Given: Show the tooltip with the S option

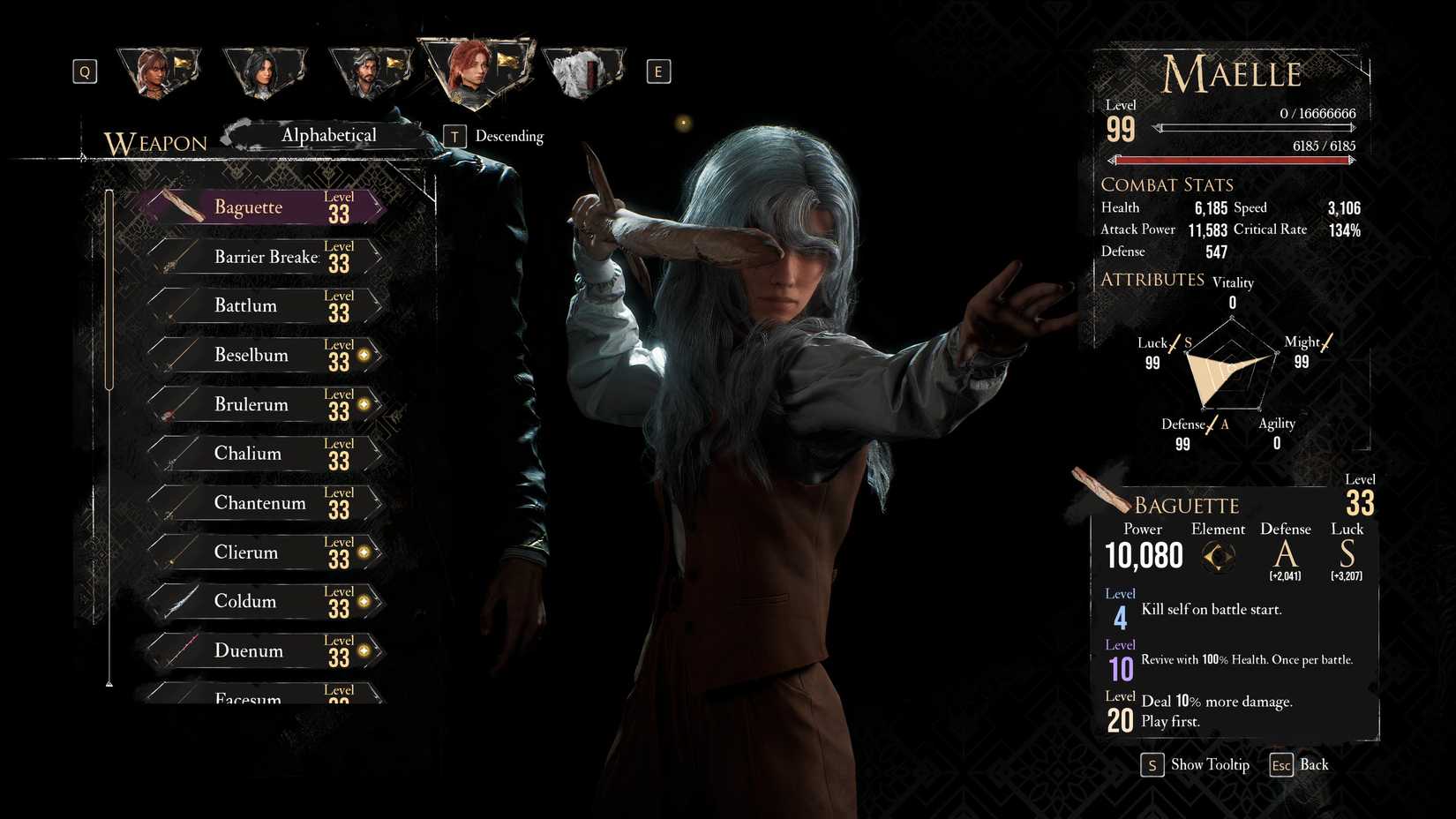Looking at the screenshot, I should 1152,765.
